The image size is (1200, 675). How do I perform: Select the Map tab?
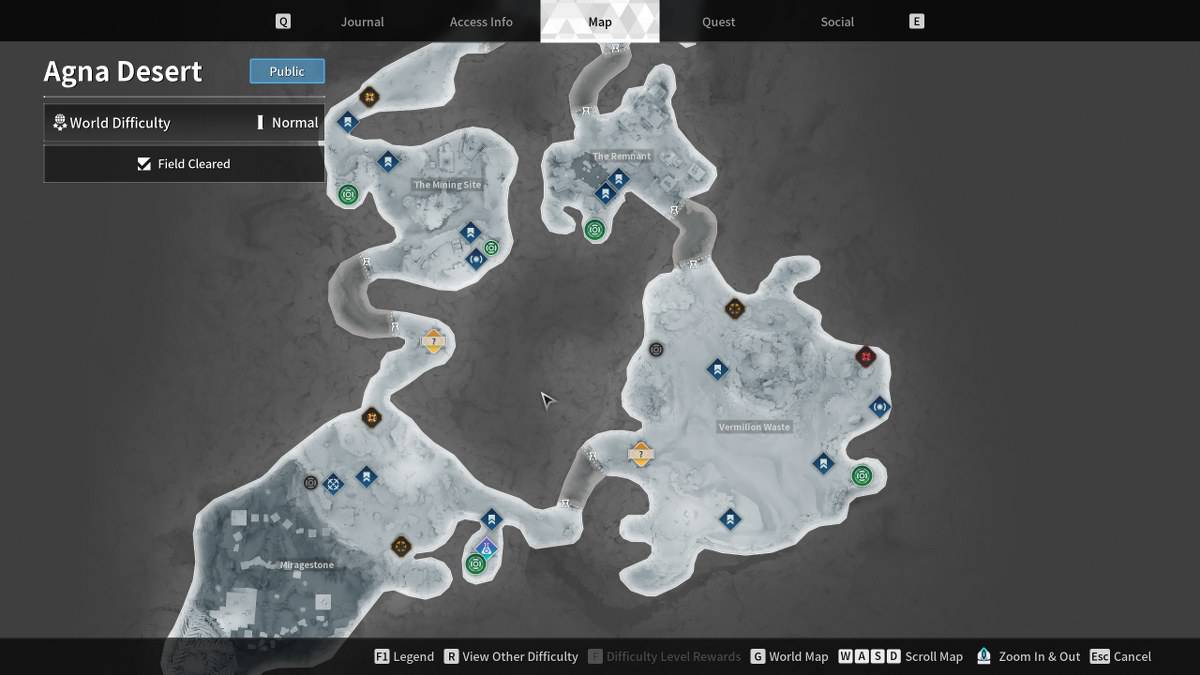point(600,22)
